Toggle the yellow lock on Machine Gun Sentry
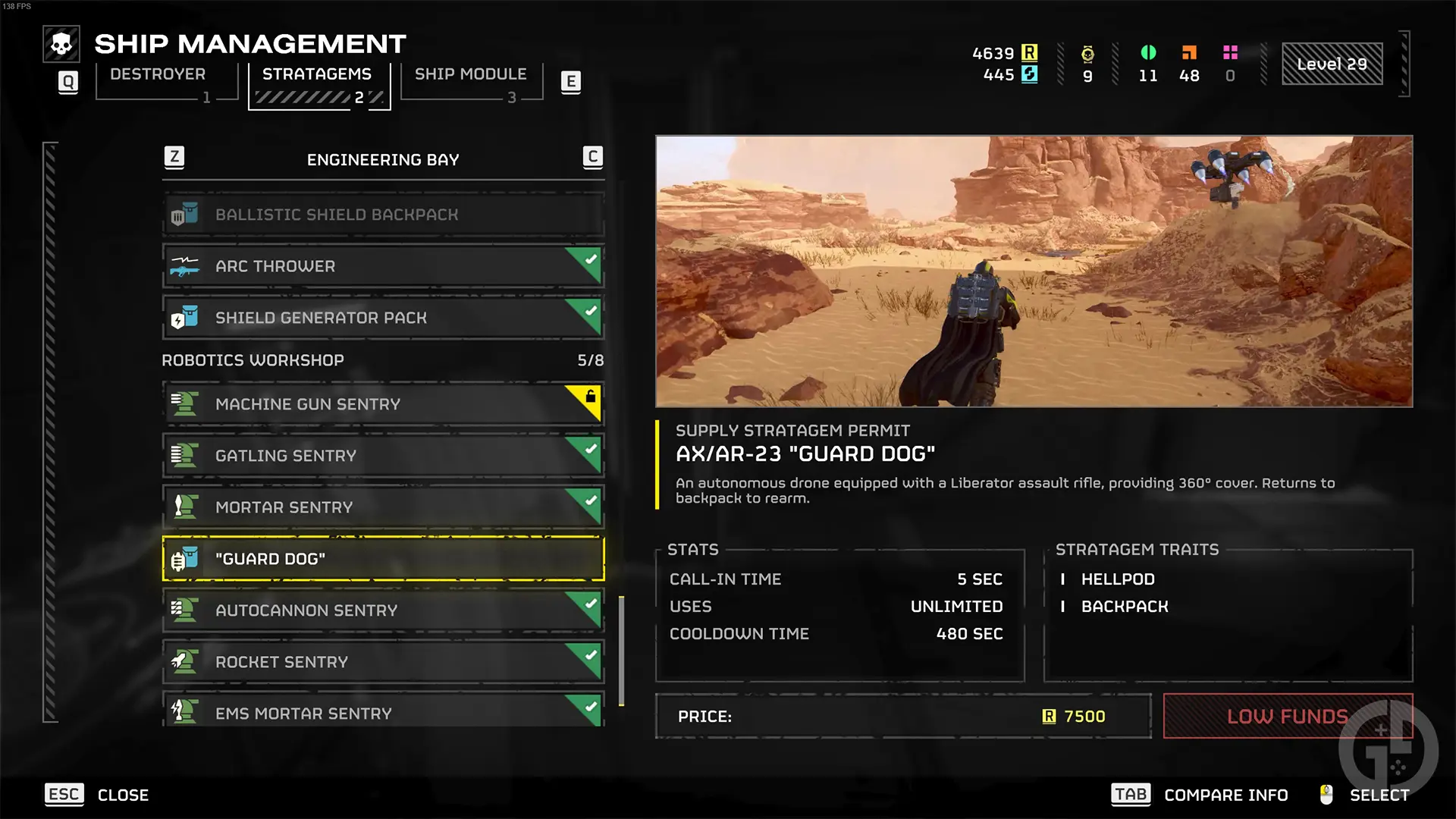1456x819 pixels. (x=591, y=397)
